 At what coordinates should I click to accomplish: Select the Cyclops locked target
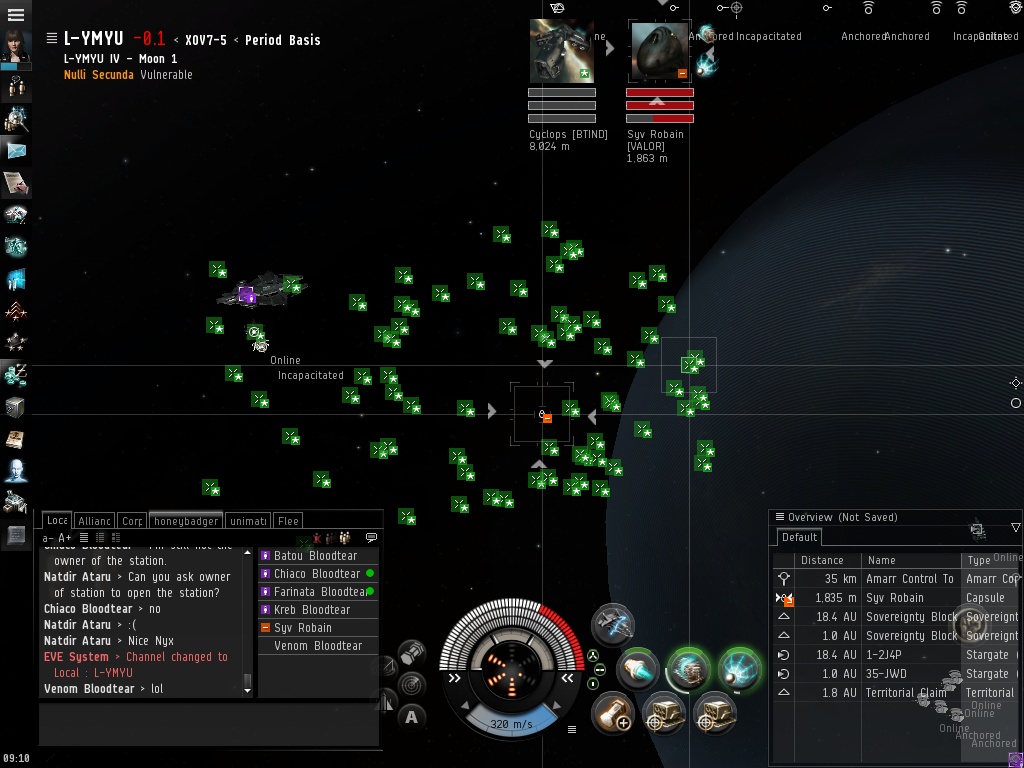tap(562, 52)
